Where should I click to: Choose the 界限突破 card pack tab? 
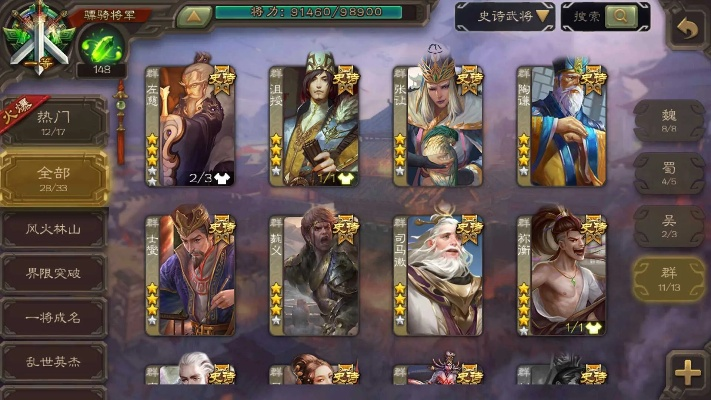click(x=53, y=273)
